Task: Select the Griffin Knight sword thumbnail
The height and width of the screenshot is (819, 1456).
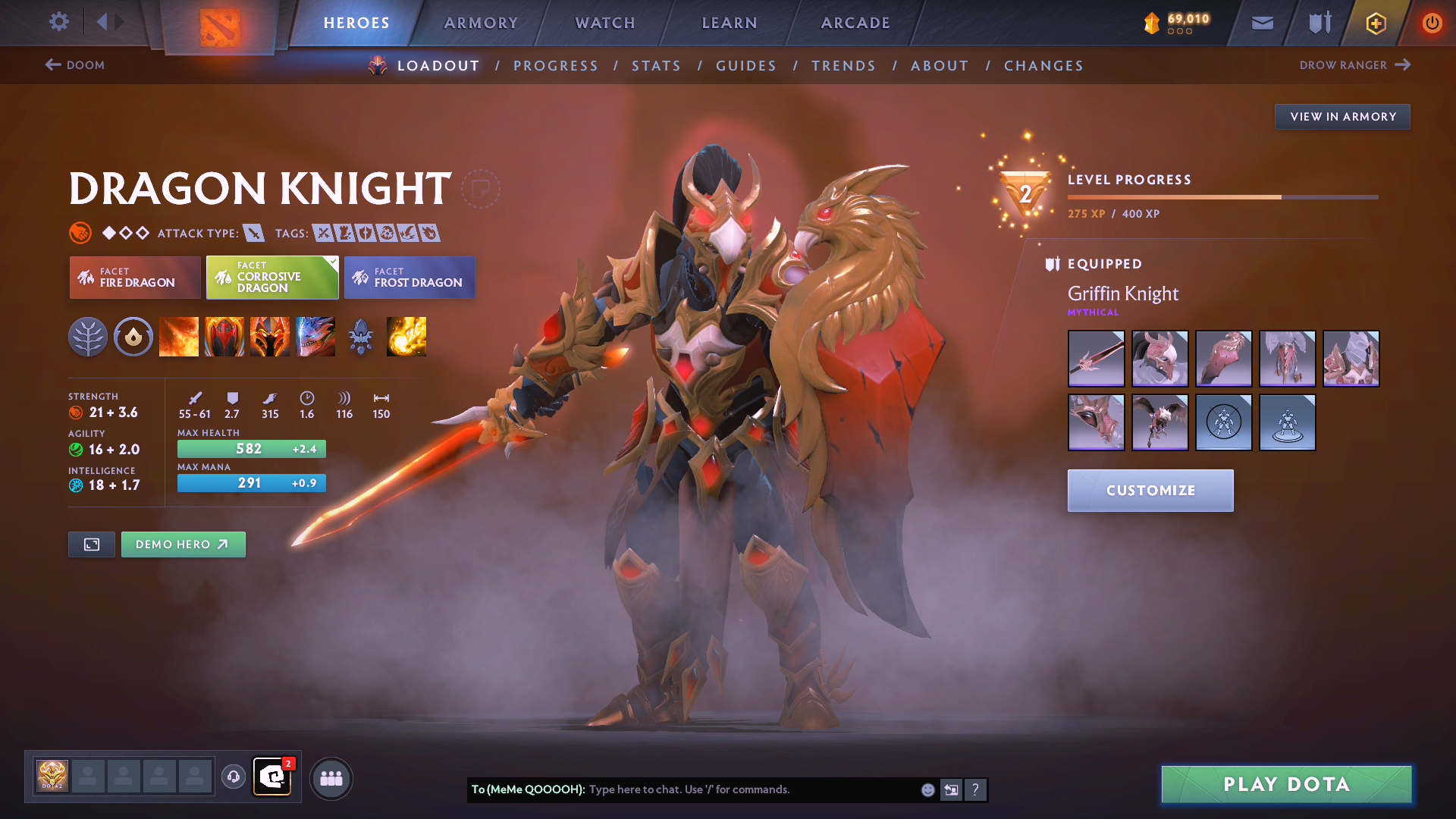Action: pos(1096,358)
